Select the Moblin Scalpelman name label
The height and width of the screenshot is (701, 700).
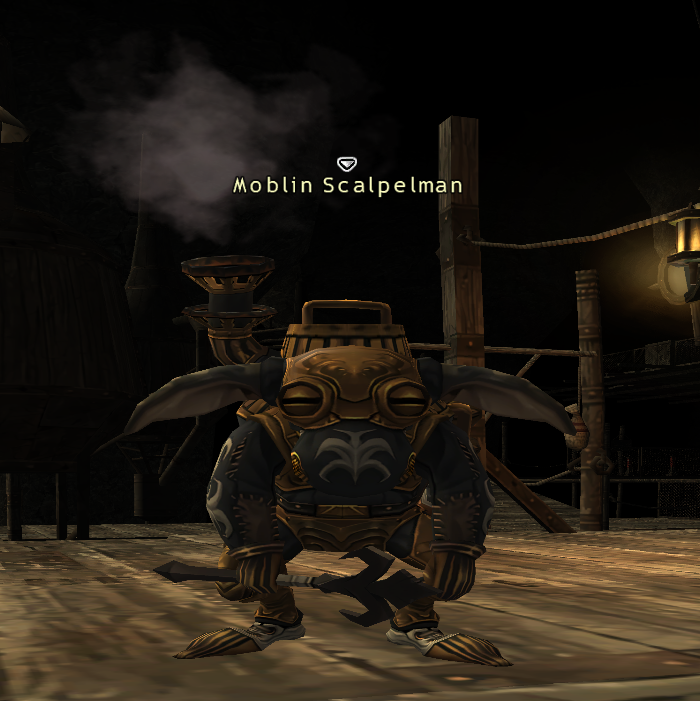[x=347, y=186]
